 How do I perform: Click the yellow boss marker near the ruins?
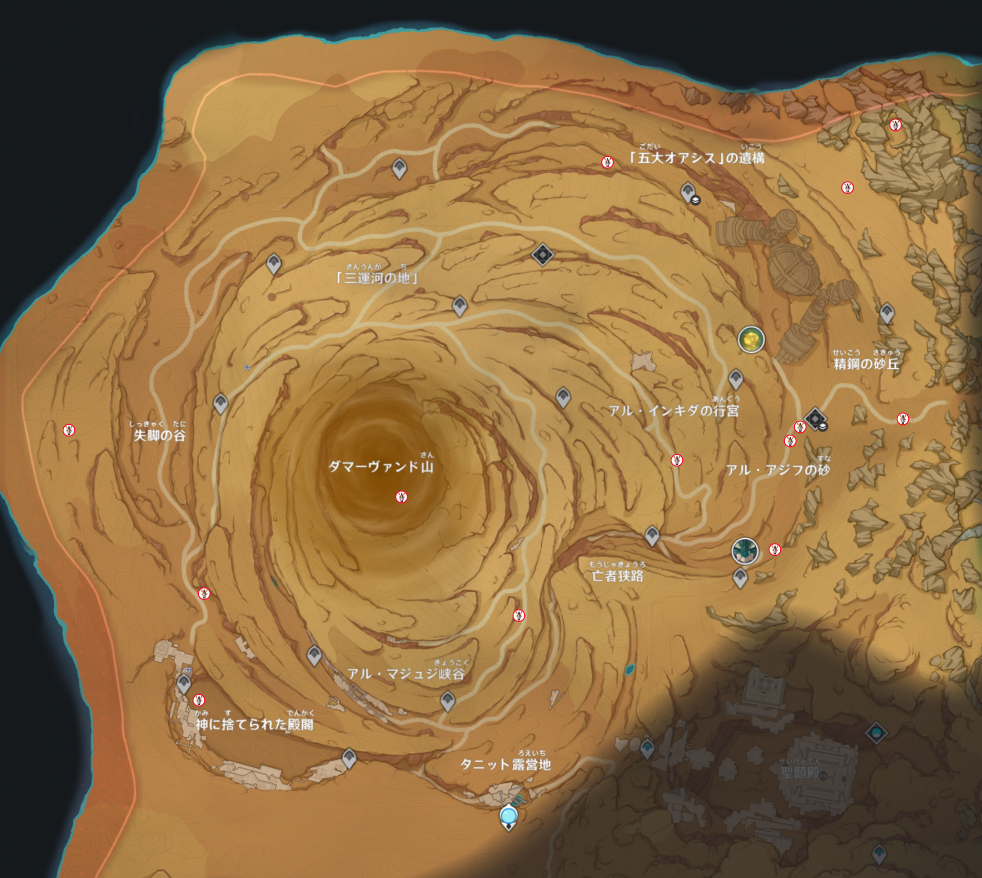click(x=751, y=339)
